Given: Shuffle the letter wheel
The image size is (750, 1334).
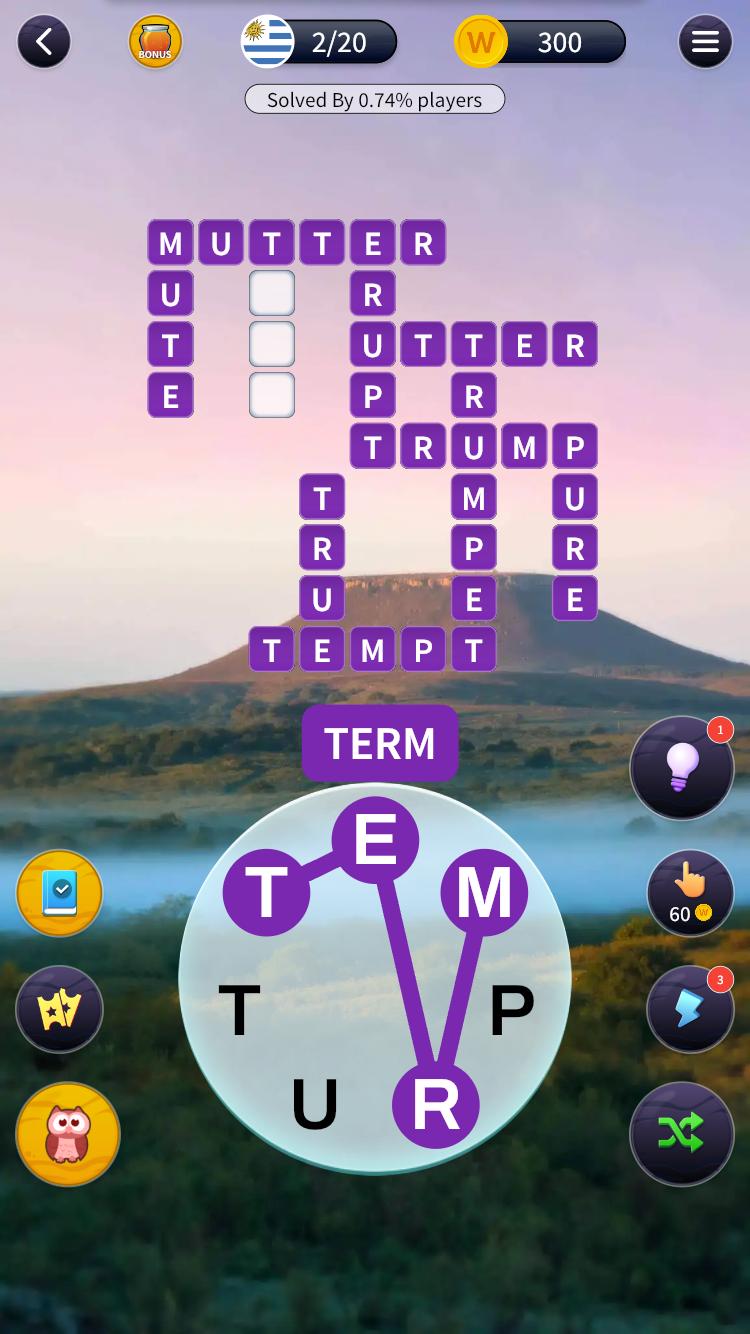Looking at the screenshot, I should tap(682, 1134).
